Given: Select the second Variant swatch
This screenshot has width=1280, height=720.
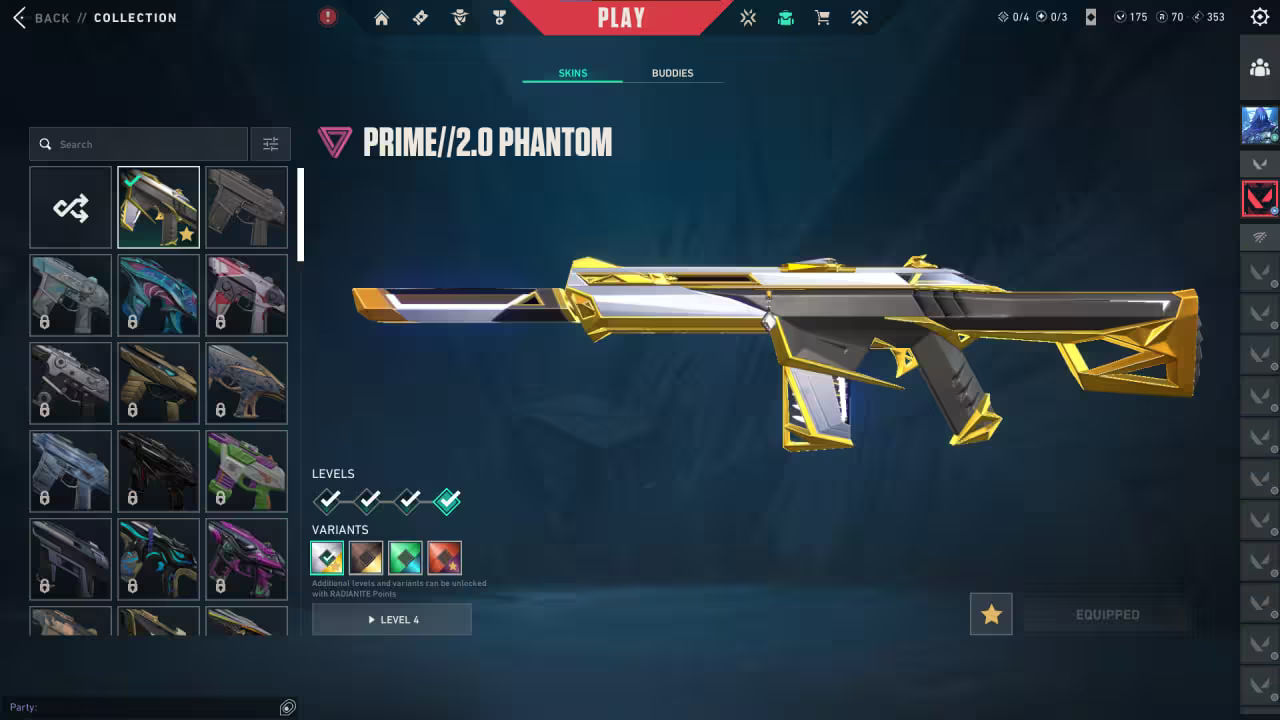Looking at the screenshot, I should point(365,557).
